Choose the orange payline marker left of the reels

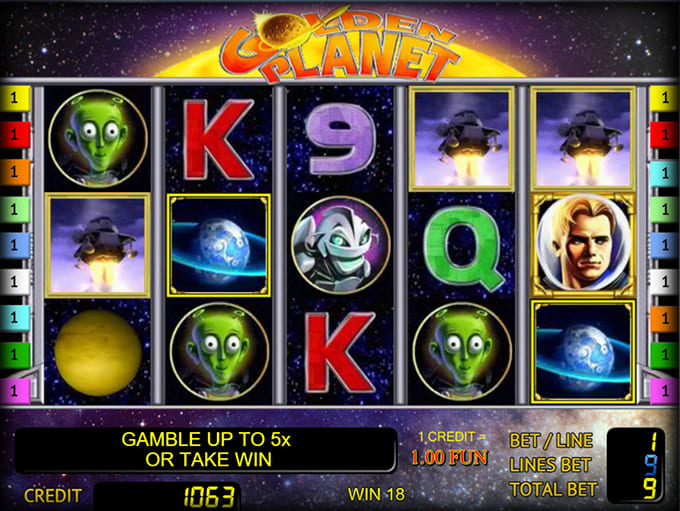(16, 171)
